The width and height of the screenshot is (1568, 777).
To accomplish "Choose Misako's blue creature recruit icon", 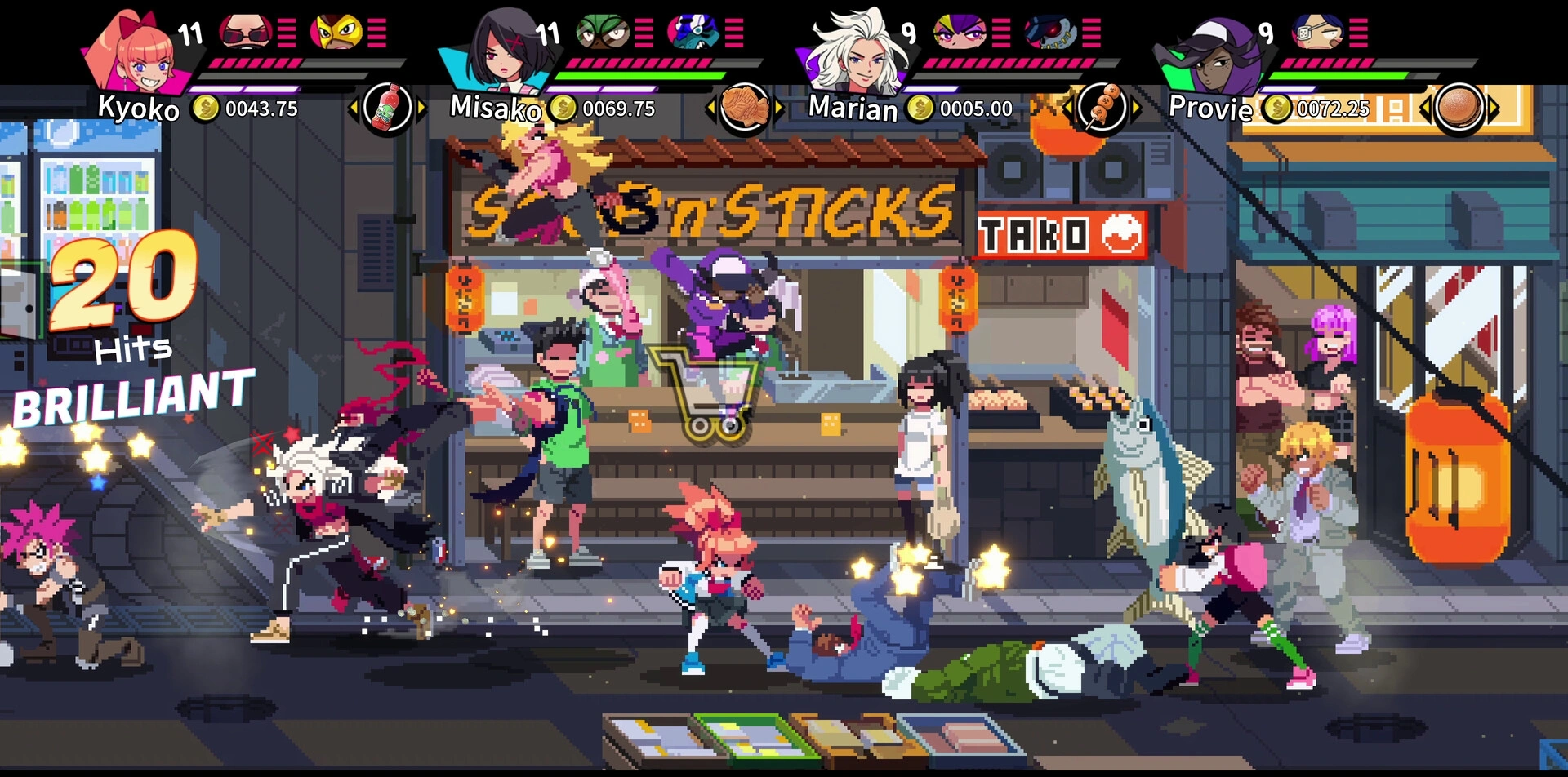I will [x=693, y=33].
